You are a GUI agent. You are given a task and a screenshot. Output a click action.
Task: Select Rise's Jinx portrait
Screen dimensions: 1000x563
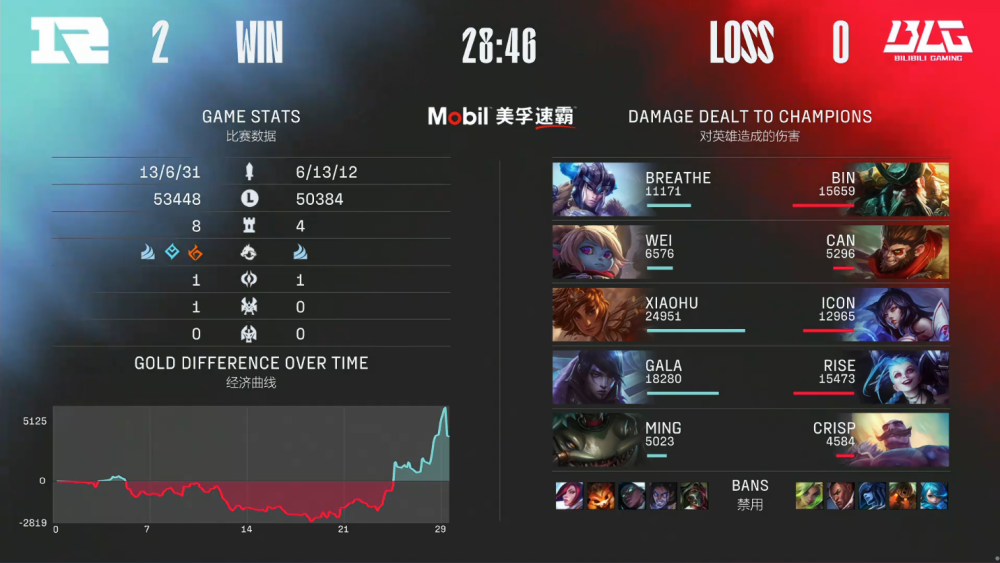point(905,377)
